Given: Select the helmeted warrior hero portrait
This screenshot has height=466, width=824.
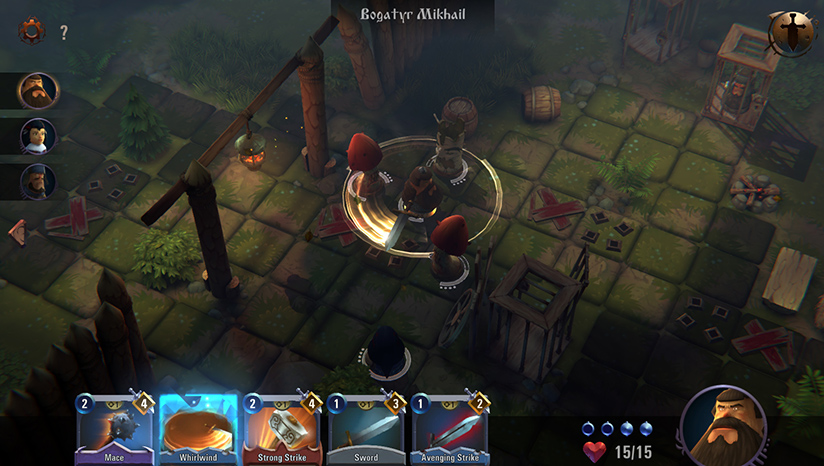Looking at the screenshot, I should pyautogui.click(x=38, y=181).
